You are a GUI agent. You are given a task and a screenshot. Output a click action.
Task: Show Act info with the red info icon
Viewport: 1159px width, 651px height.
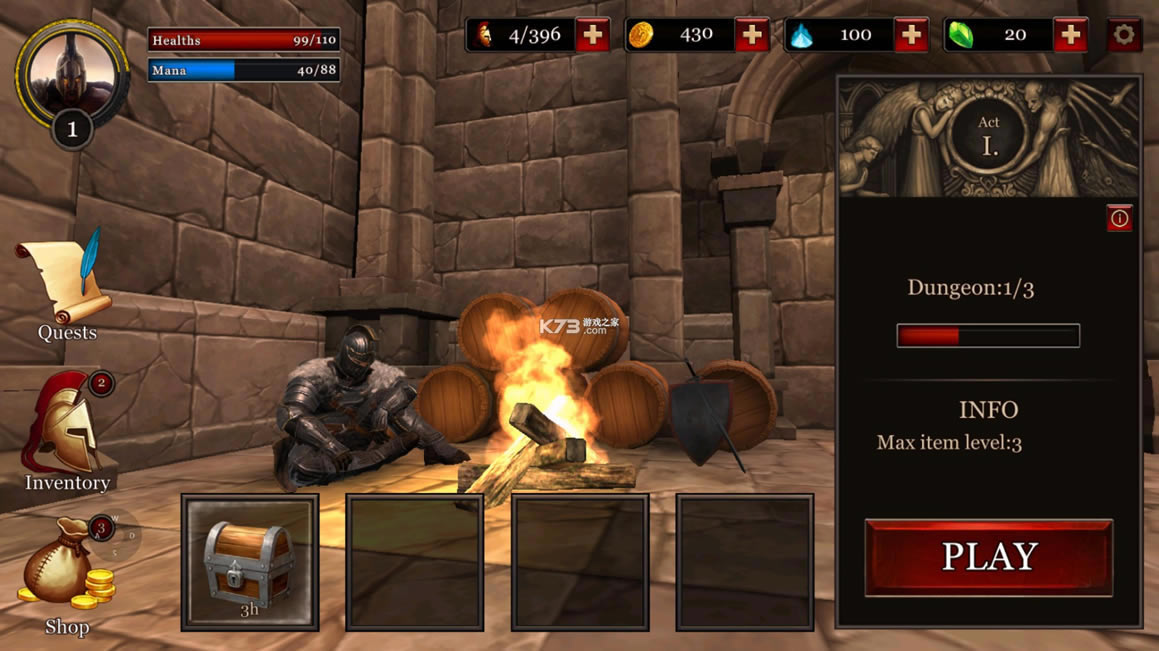click(x=1119, y=218)
